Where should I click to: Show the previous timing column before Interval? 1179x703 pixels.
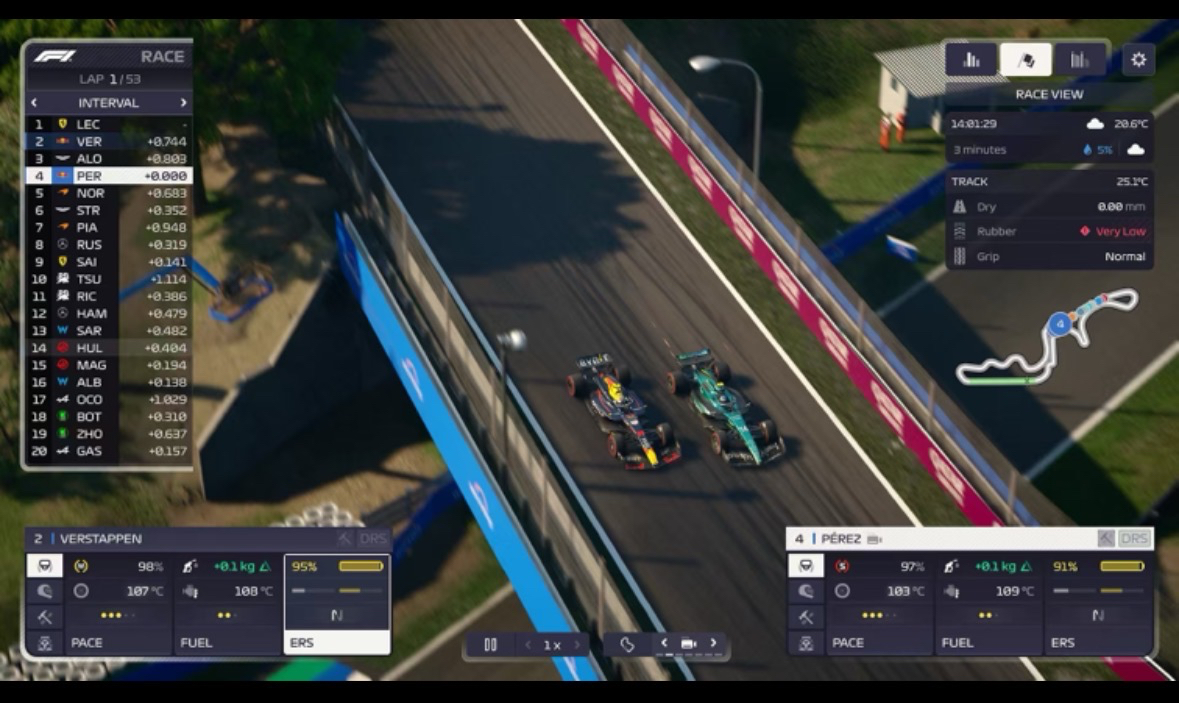pos(34,102)
